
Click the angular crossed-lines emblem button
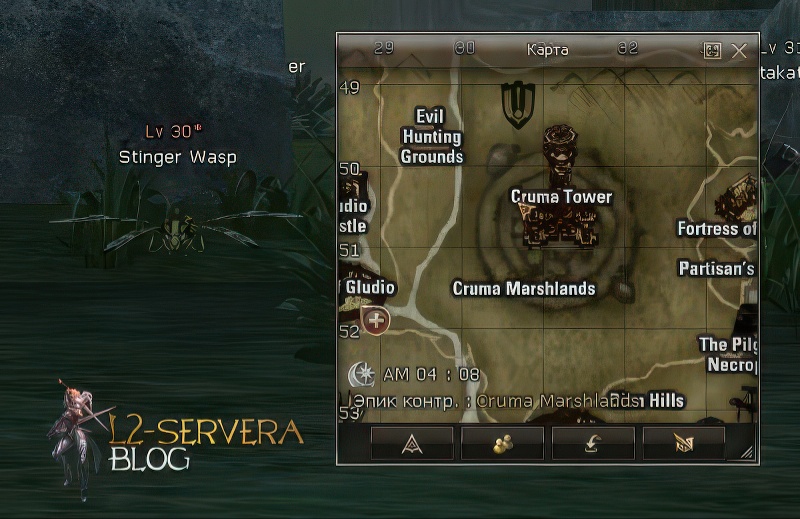684,443
